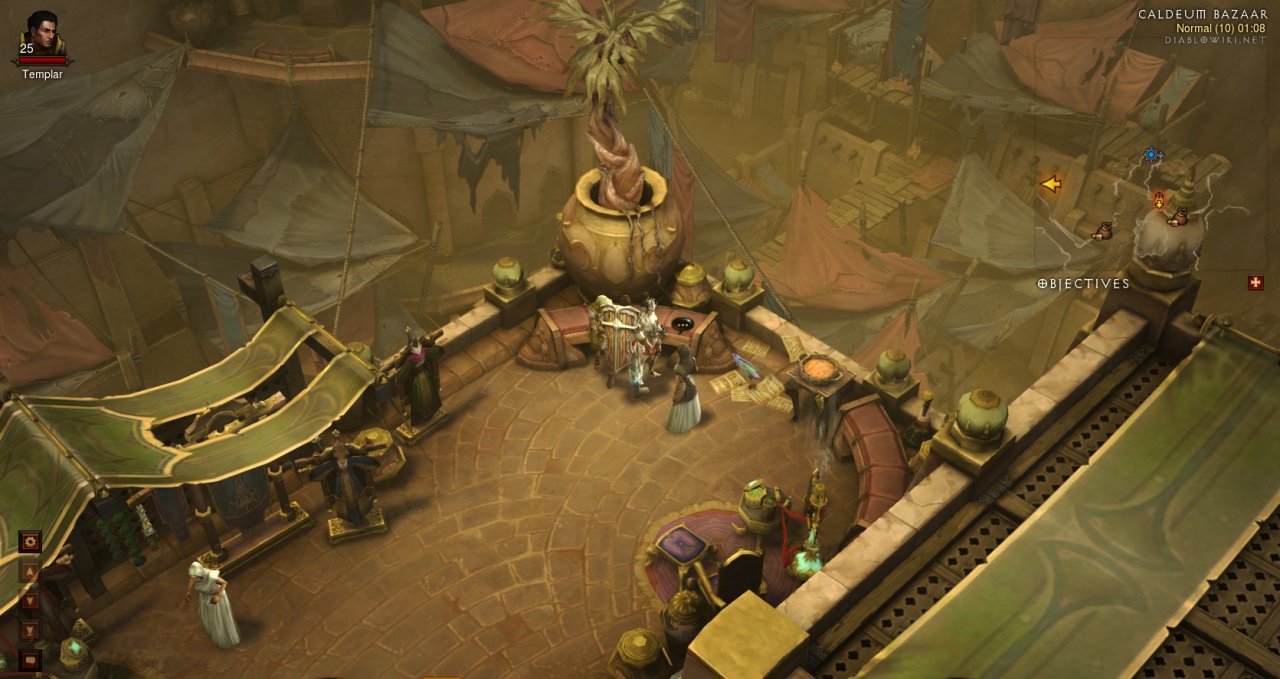Select the orange doorway marker on the minimap

[1159, 200]
